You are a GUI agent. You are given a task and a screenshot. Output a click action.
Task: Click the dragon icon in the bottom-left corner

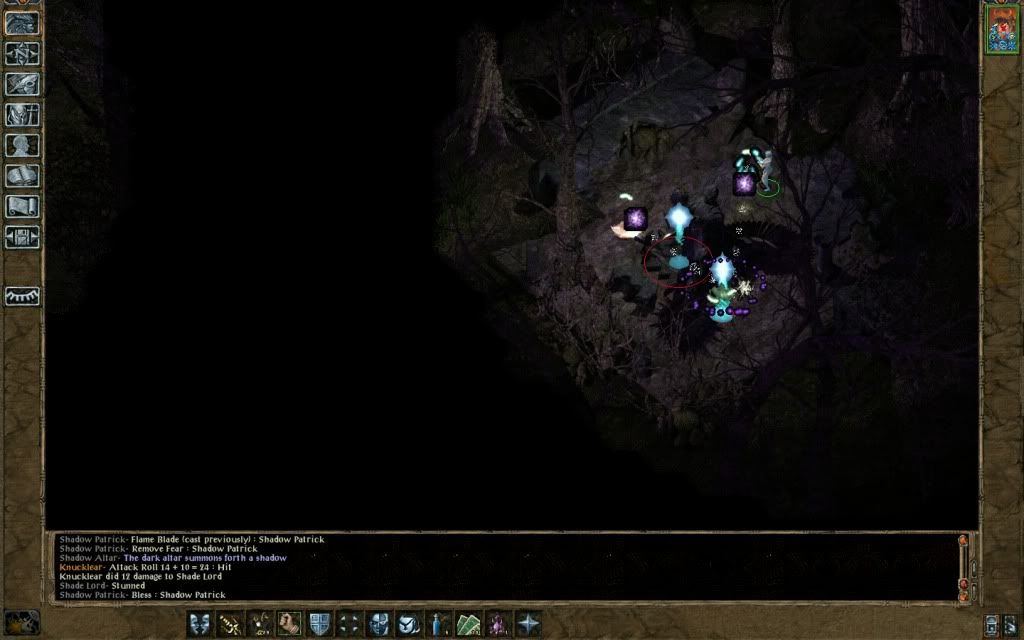22,621
